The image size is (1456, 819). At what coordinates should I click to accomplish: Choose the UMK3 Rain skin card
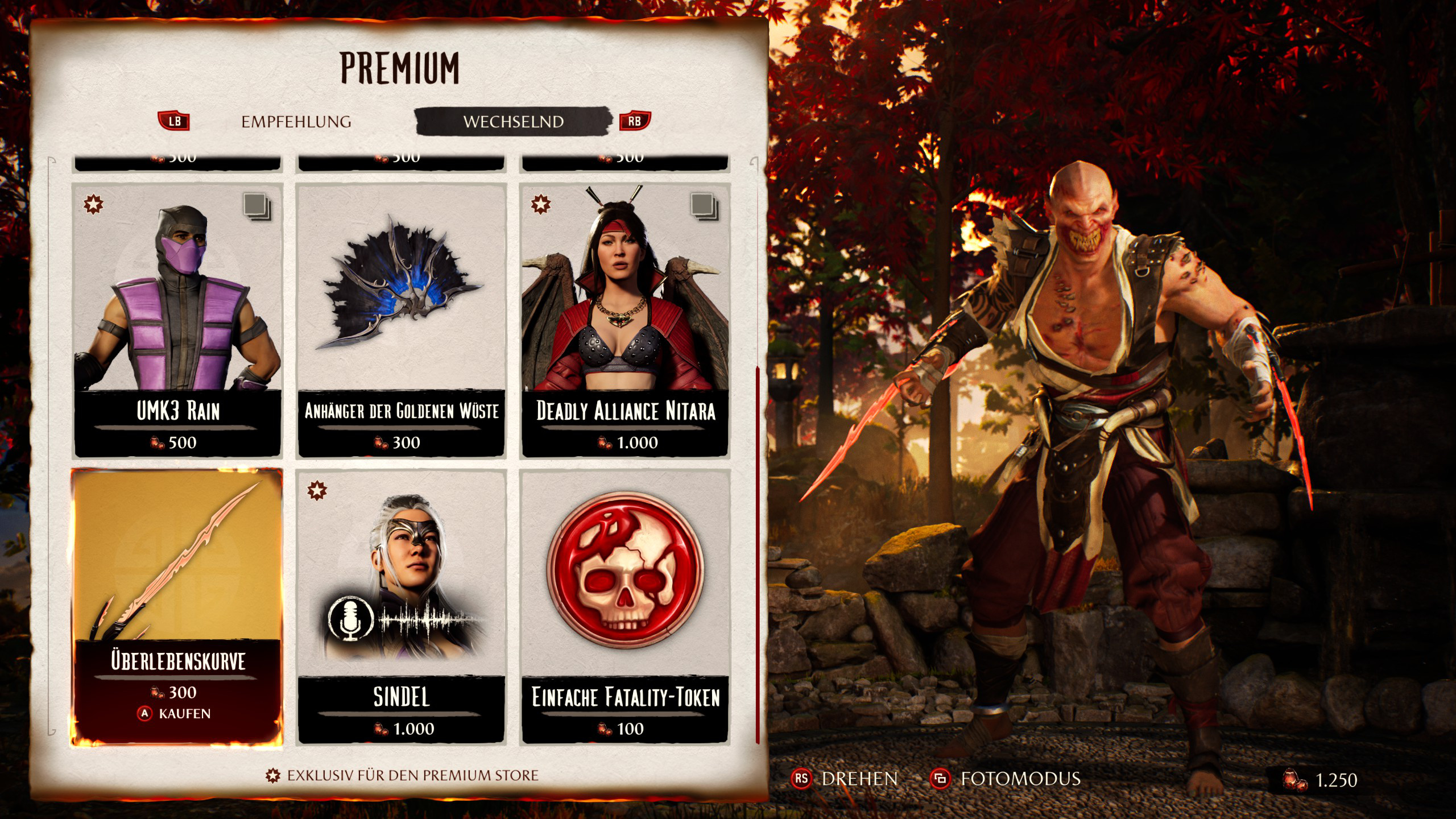tap(177, 320)
